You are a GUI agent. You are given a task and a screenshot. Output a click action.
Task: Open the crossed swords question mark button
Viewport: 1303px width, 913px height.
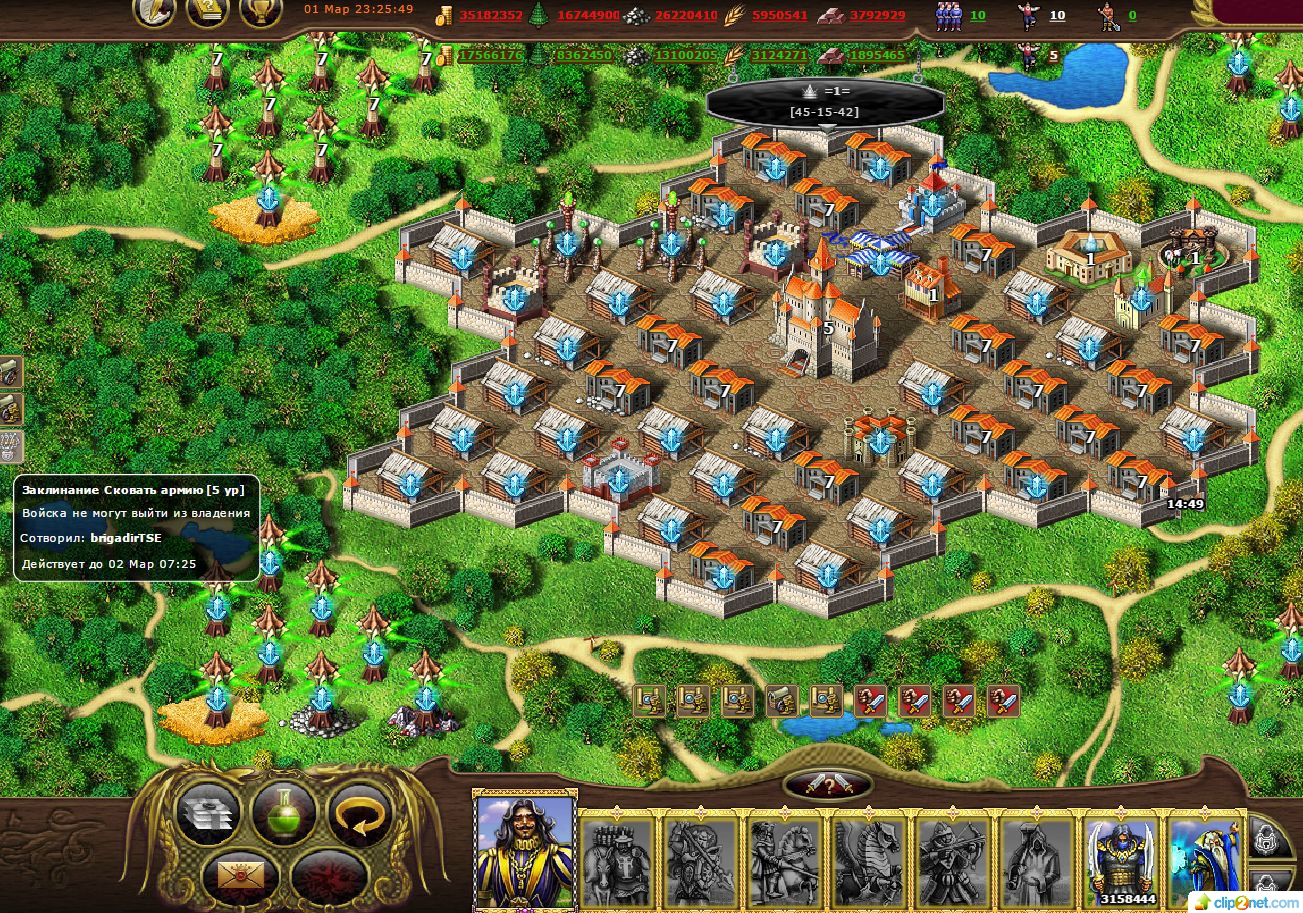click(826, 785)
